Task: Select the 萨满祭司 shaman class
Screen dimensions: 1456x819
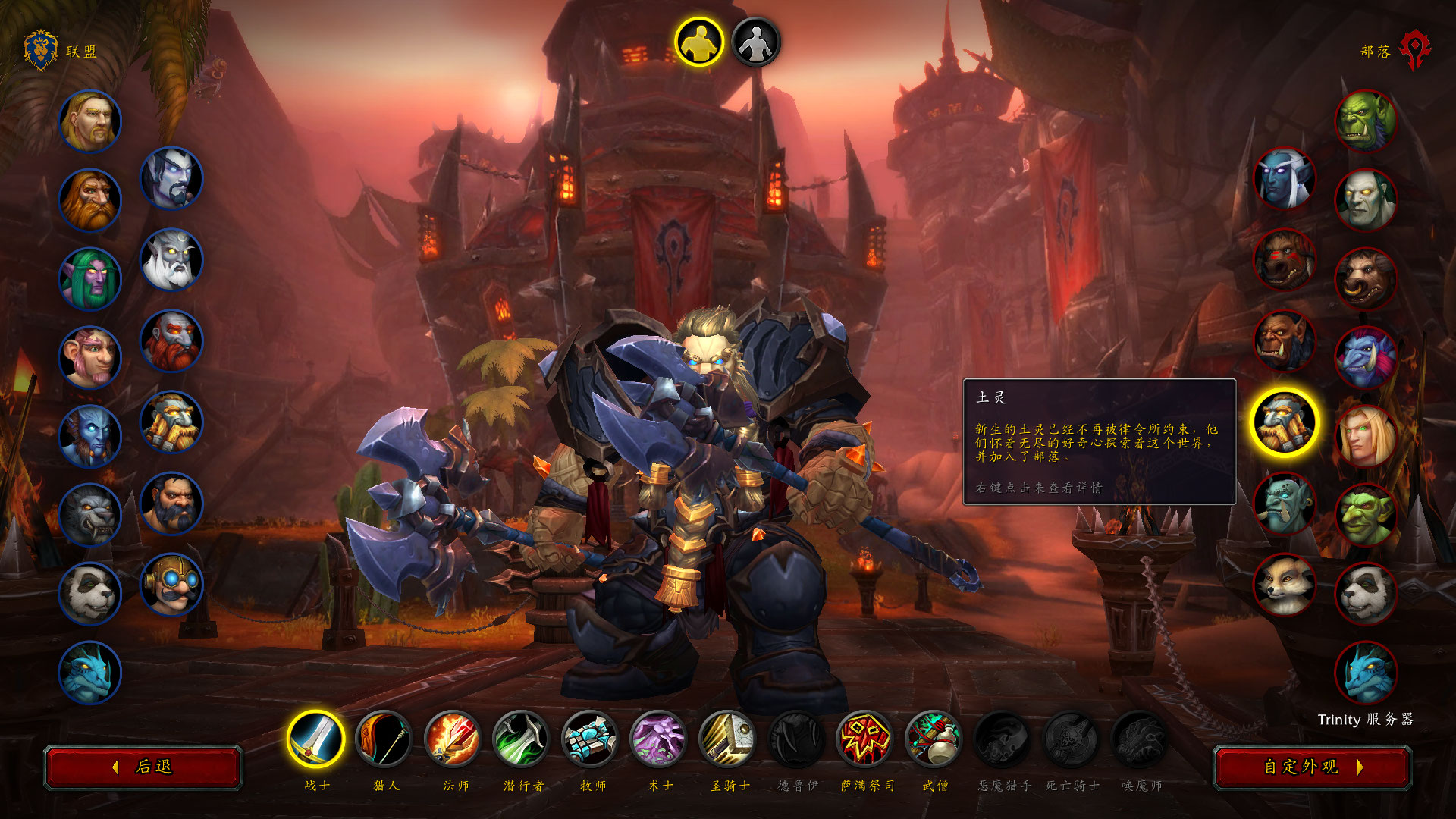Action: 865,739
